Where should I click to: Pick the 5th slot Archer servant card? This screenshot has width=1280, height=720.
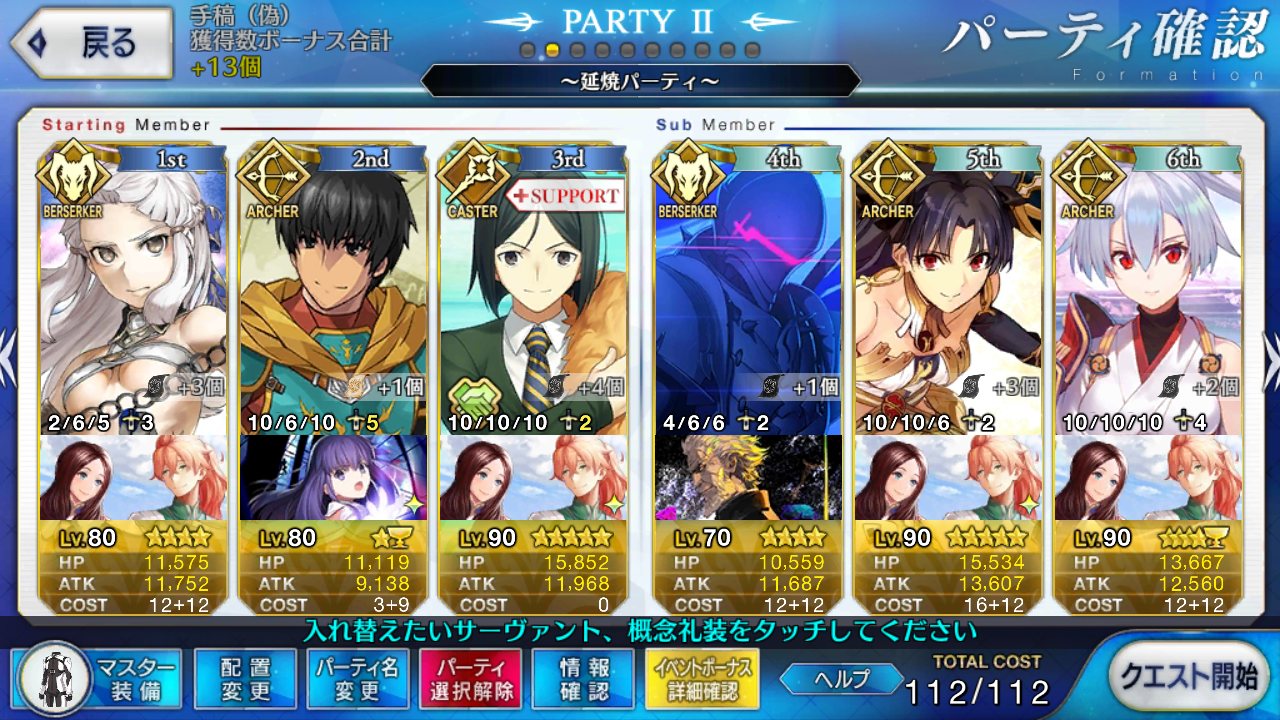(948, 290)
